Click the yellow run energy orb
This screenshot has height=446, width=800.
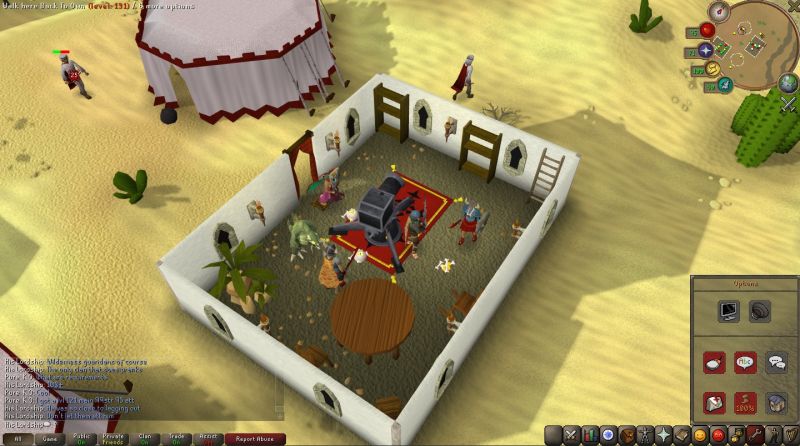pyautogui.click(x=712, y=69)
